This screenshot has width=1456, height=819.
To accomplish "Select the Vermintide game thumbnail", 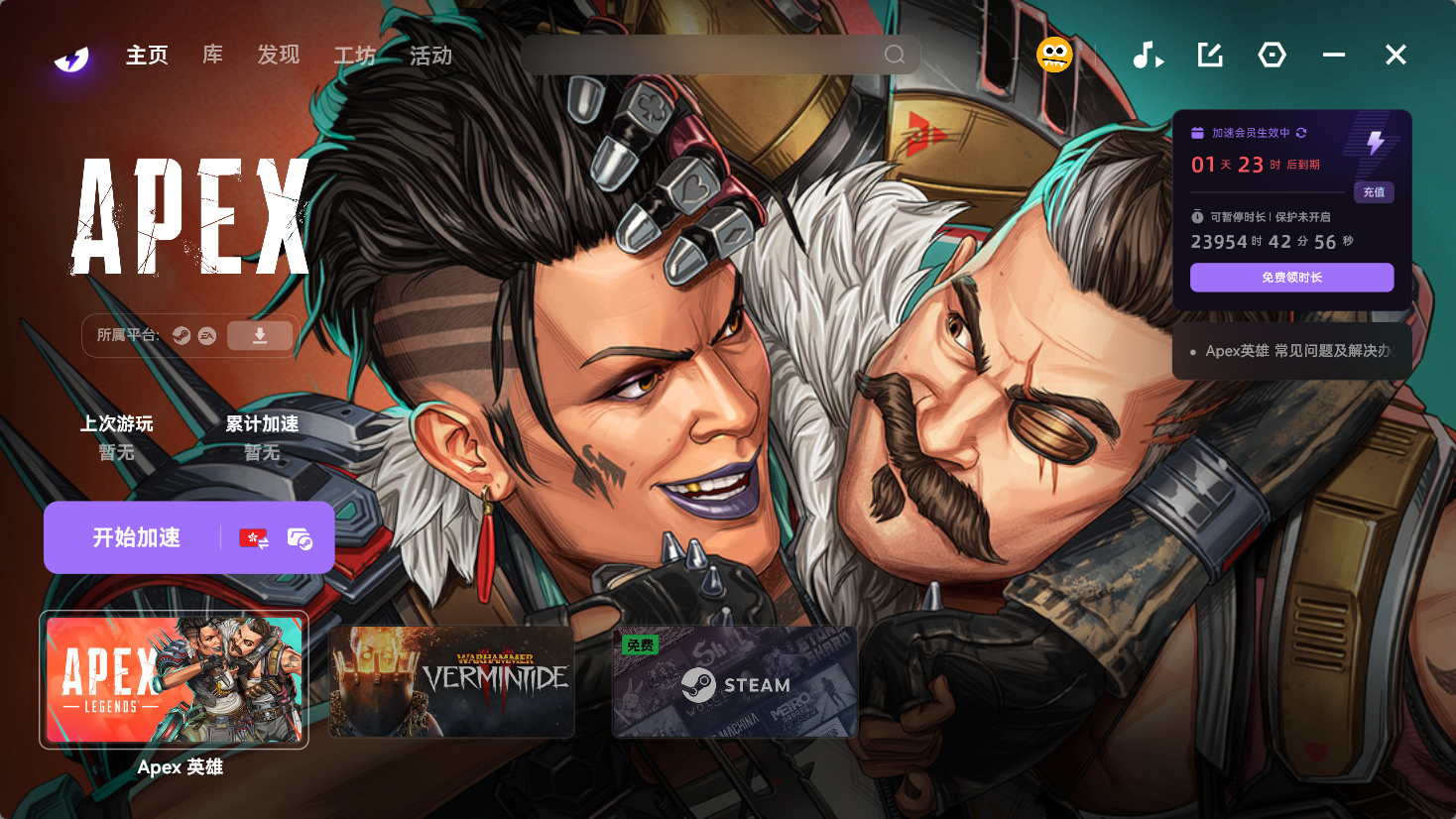I will point(451,681).
